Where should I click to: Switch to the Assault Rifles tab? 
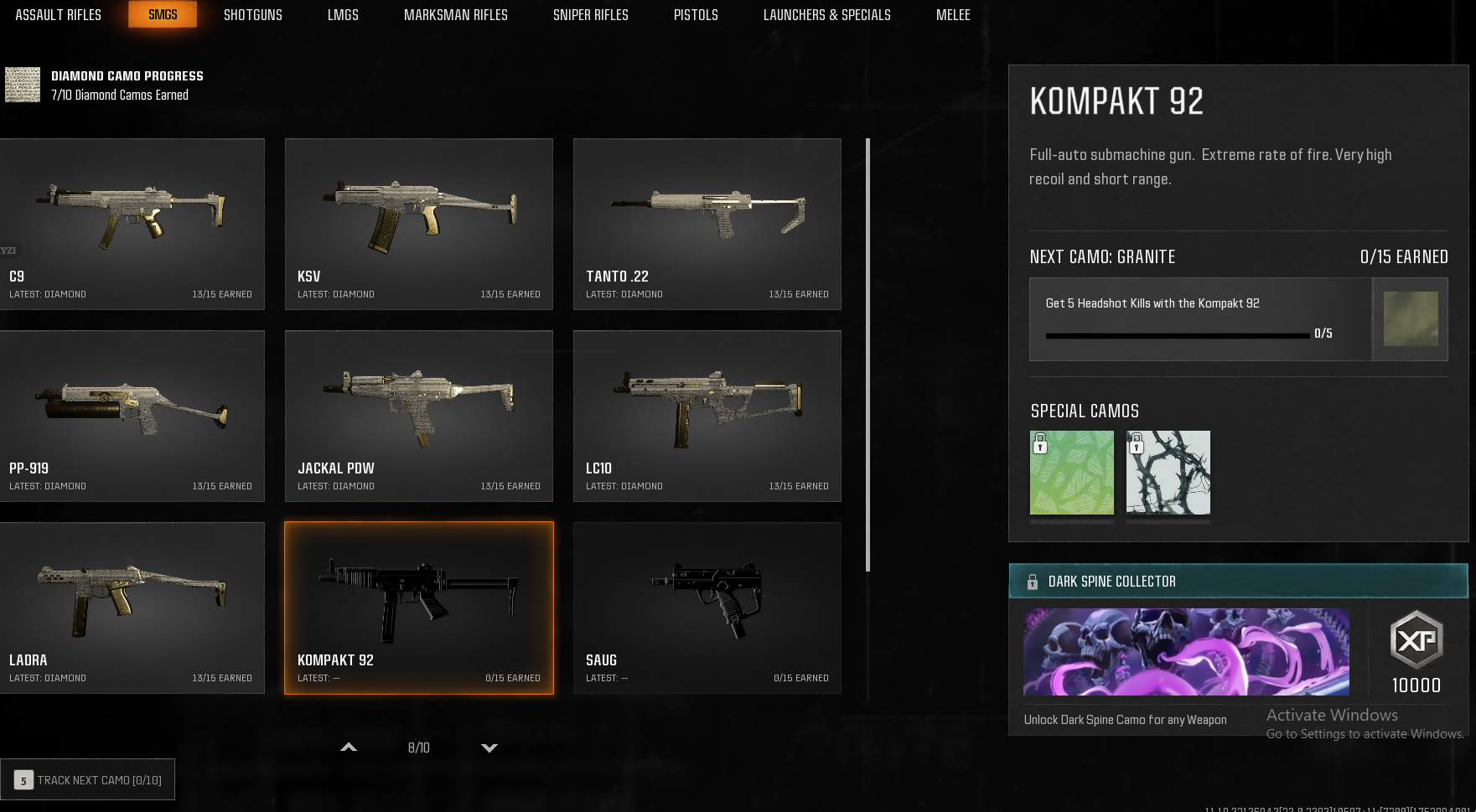click(x=58, y=15)
